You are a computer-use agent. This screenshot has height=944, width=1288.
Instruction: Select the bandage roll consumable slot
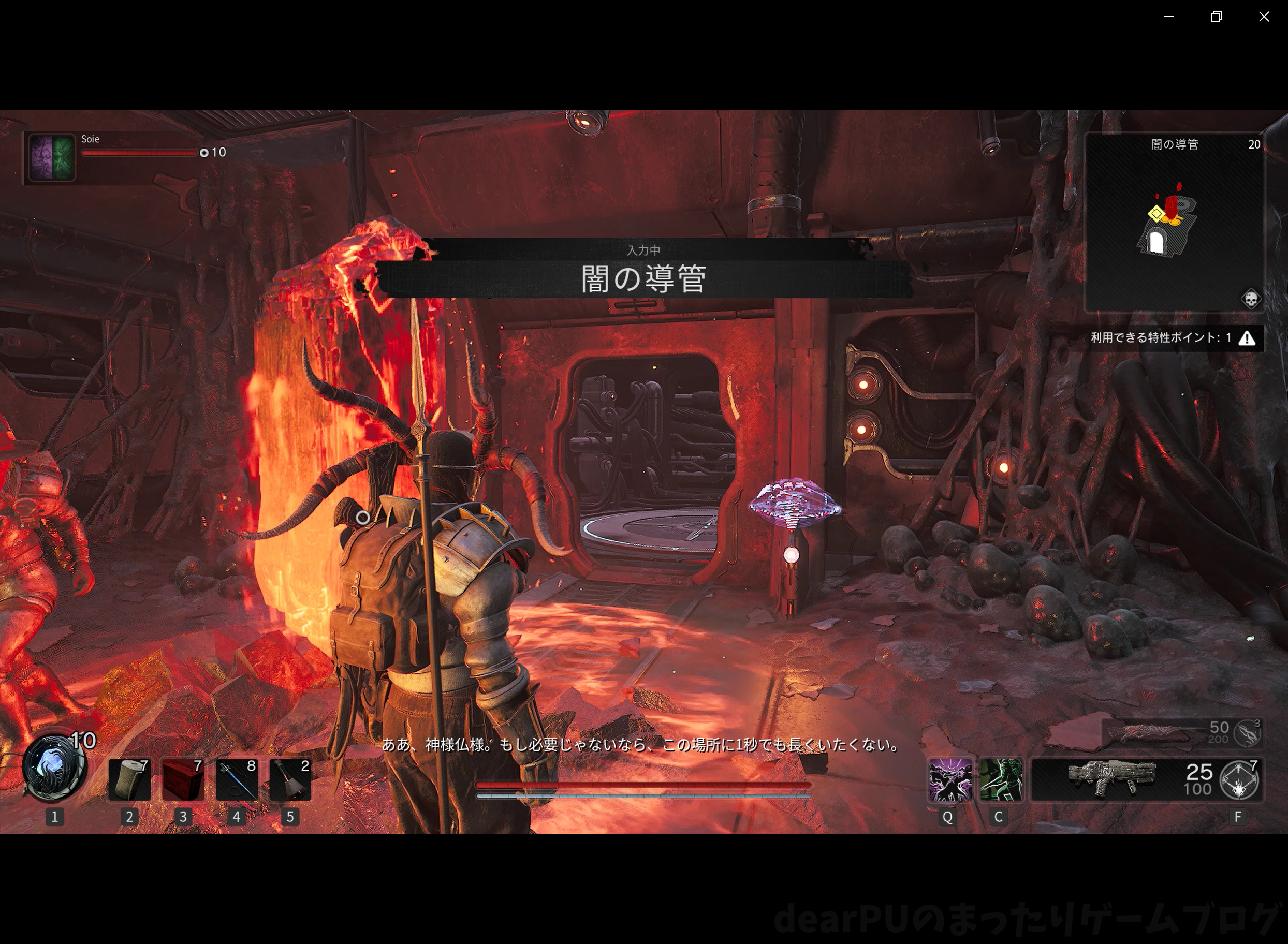[129, 779]
